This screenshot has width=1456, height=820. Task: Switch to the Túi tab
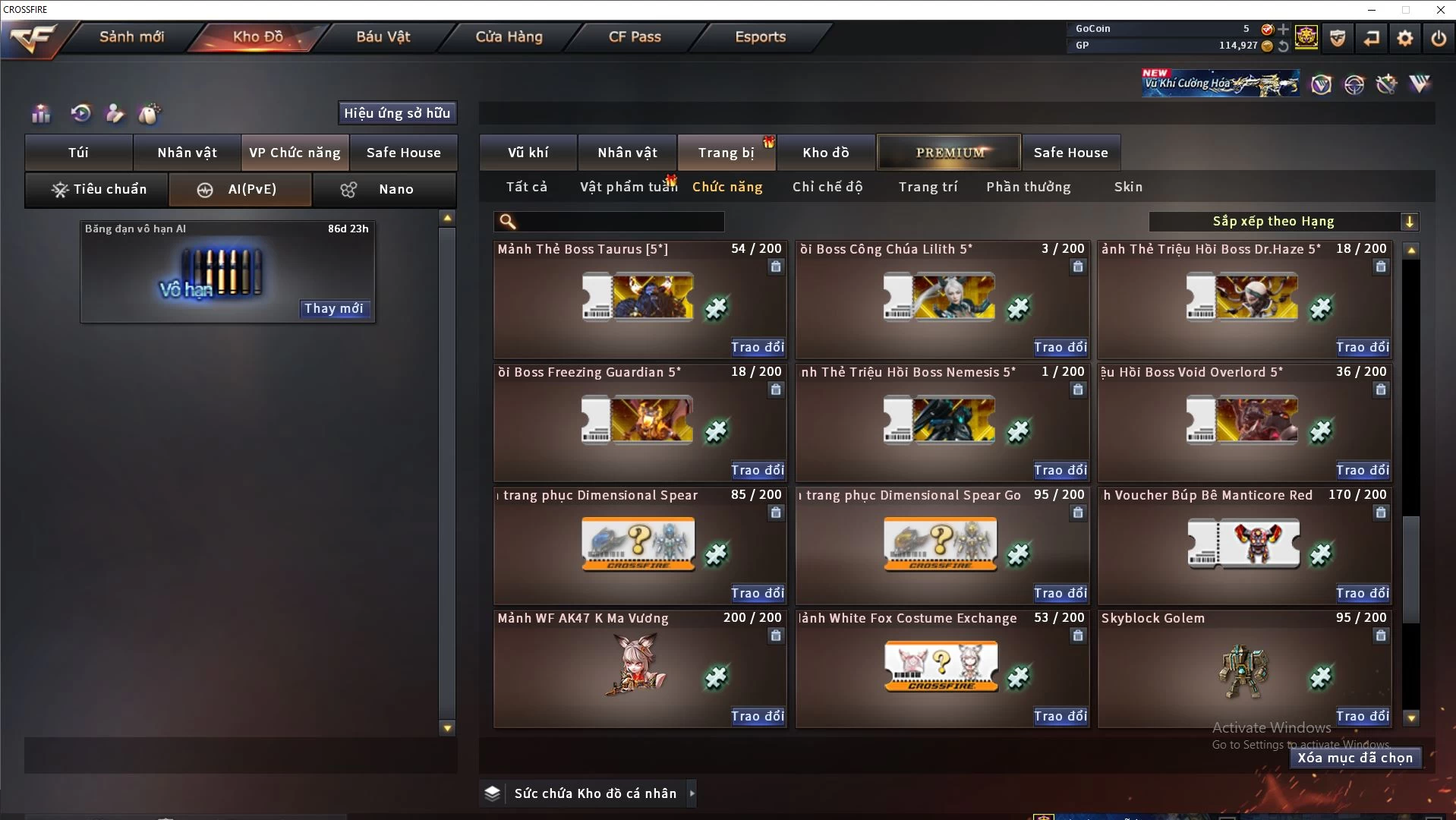(79, 153)
